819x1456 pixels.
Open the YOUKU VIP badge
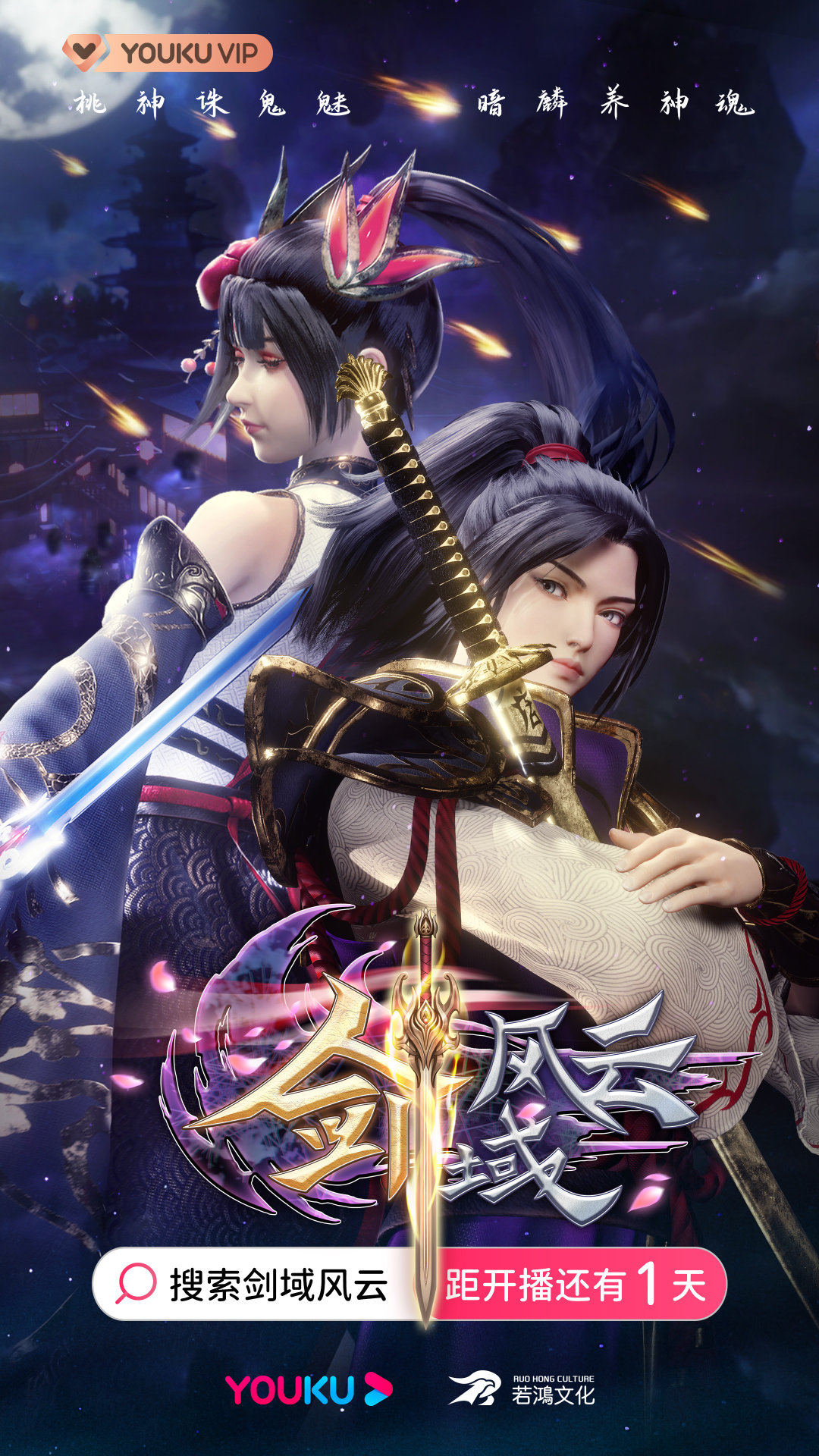[168, 53]
